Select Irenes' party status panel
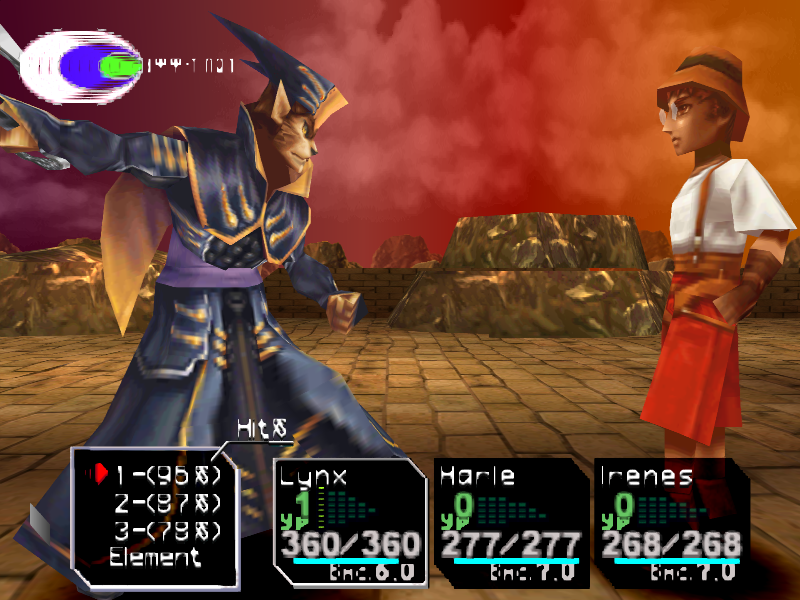Screen dimensions: 800x600 pyautogui.click(x=670, y=520)
